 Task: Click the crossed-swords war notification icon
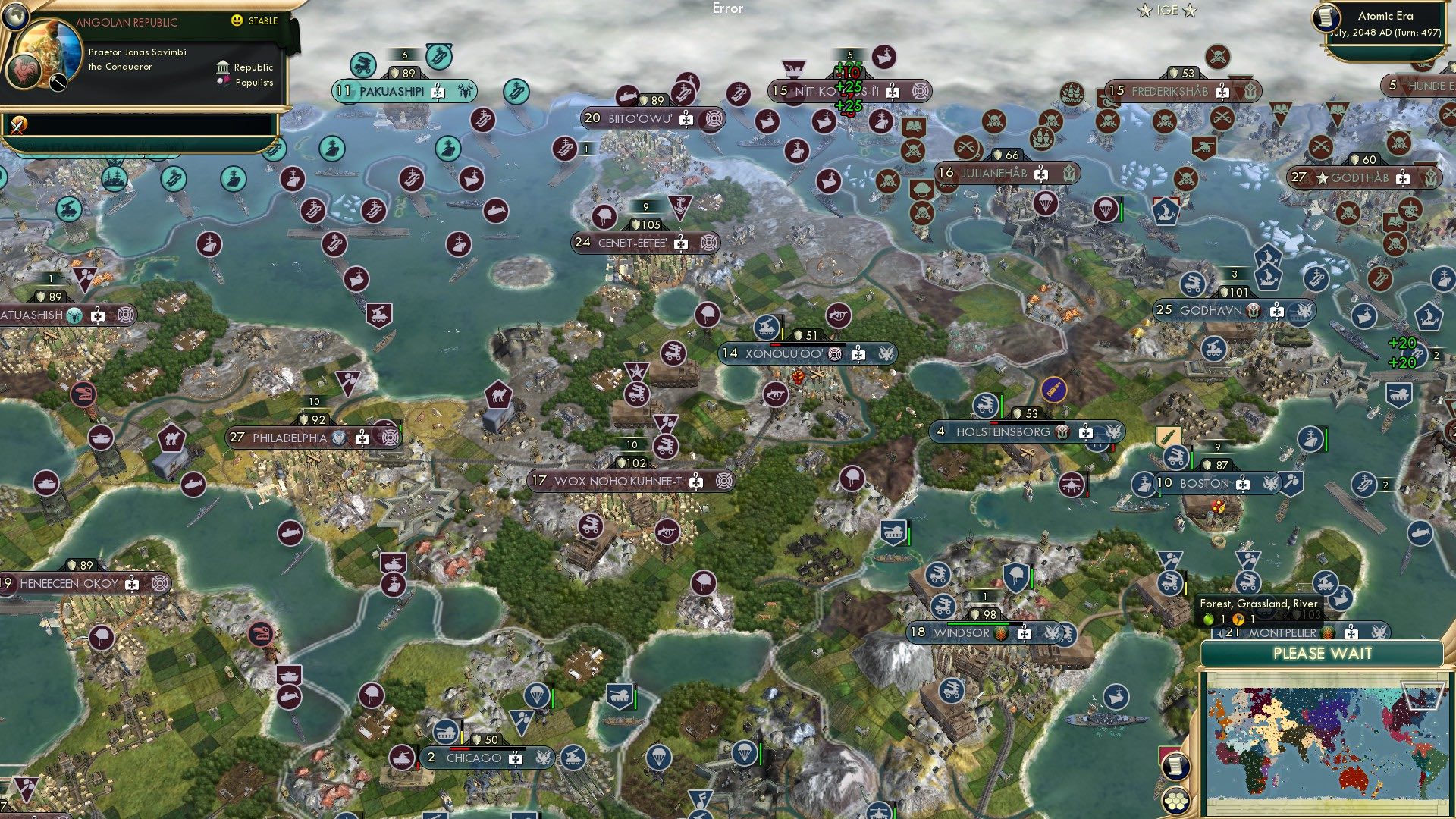pos(16,127)
